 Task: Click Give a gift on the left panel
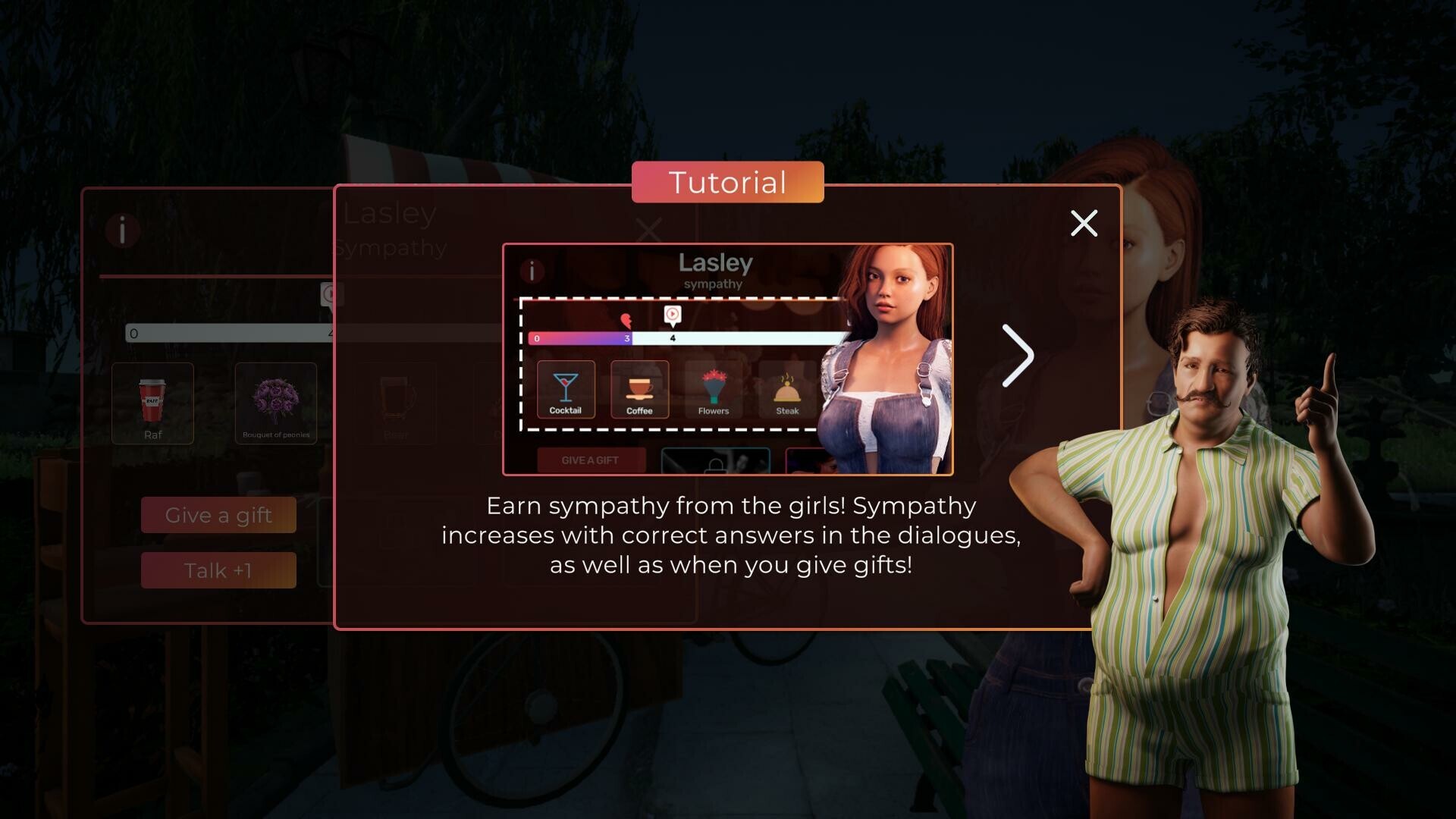point(218,515)
